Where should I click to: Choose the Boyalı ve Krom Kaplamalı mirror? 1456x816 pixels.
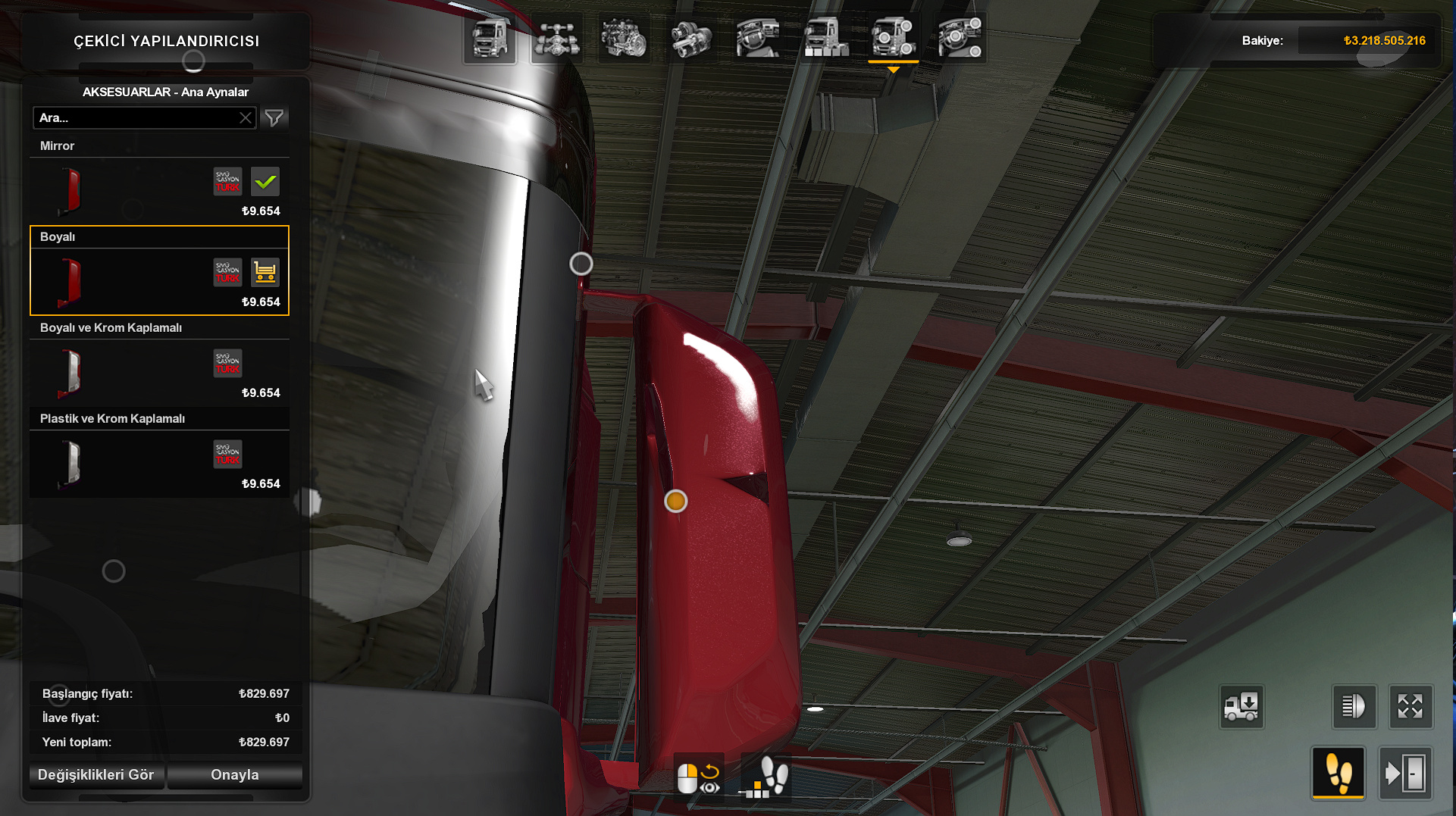(x=159, y=372)
